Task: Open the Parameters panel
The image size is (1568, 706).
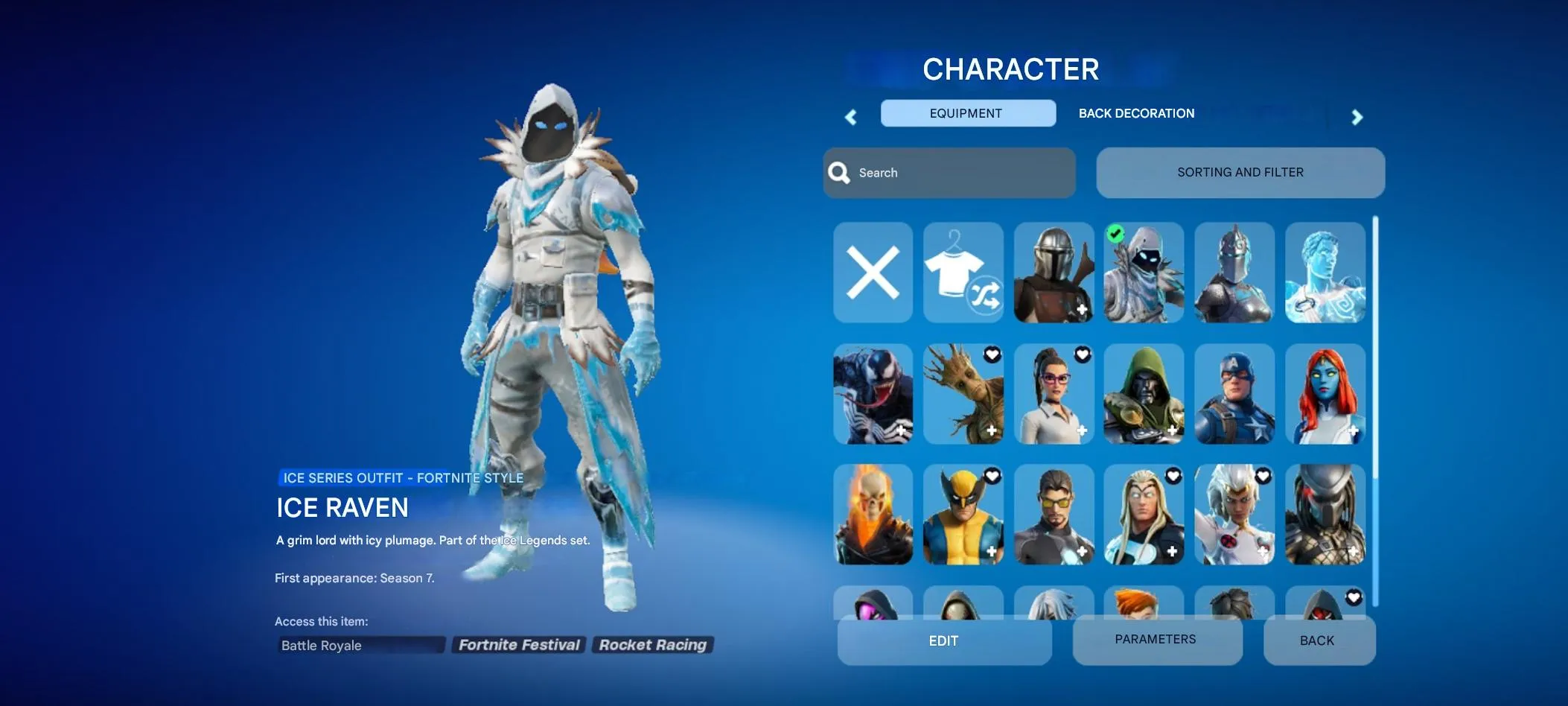Action: point(1156,640)
